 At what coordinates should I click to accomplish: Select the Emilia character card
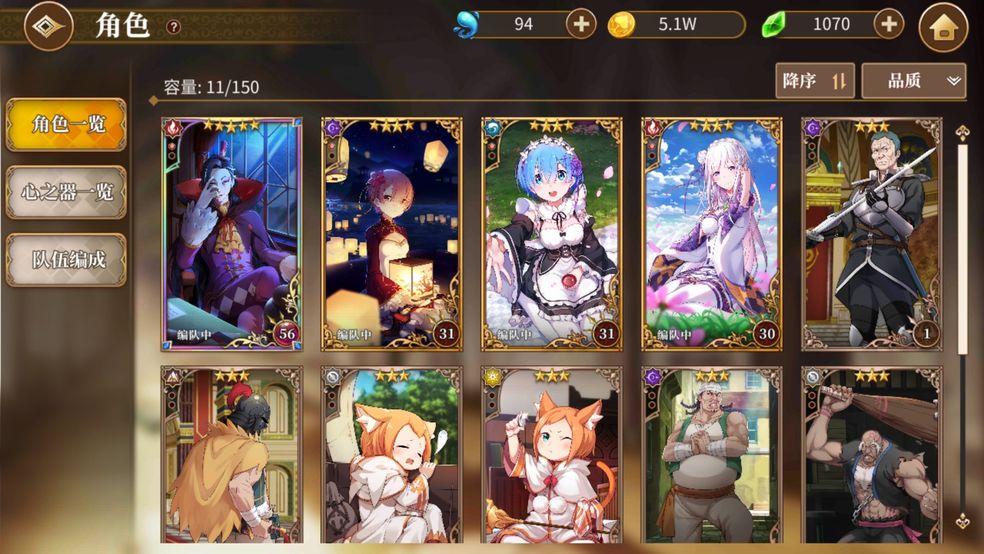pos(712,234)
